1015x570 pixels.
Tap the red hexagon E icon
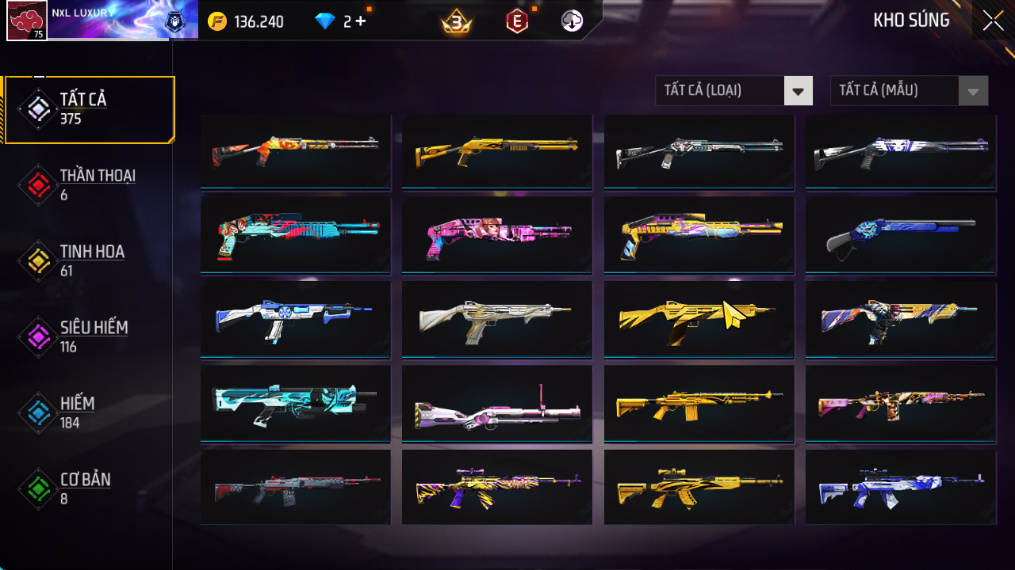coord(517,21)
